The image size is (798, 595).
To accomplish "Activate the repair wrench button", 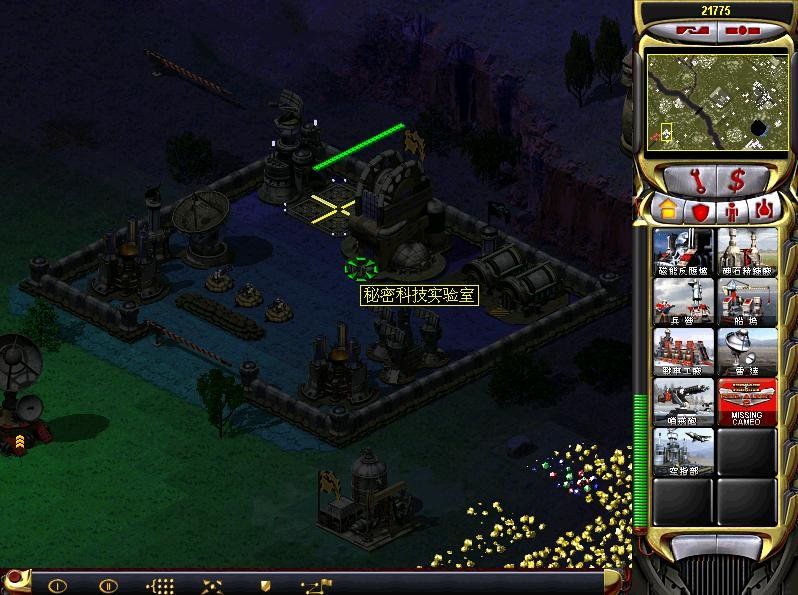I will point(692,182).
